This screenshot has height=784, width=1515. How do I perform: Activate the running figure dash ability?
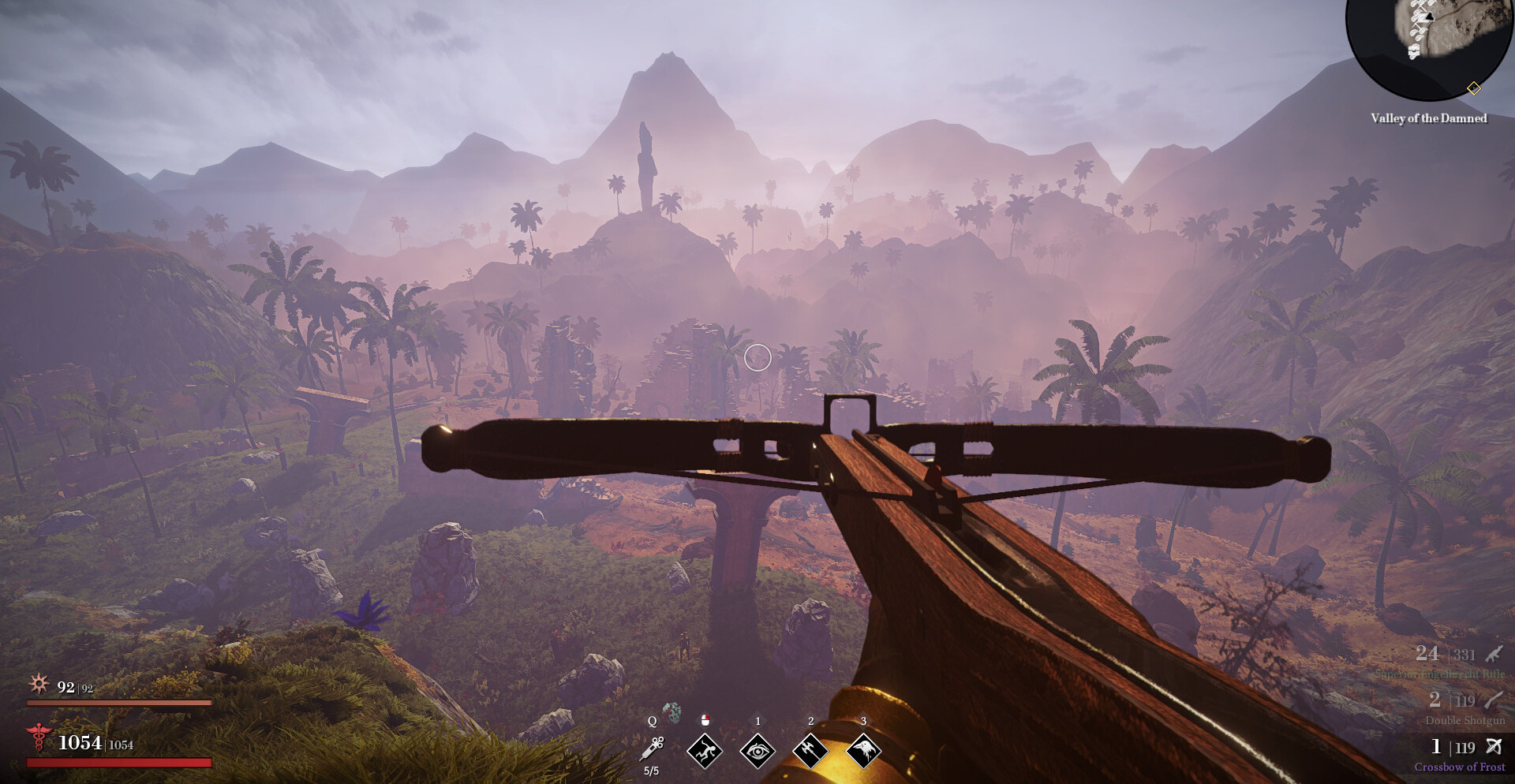pyautogui.click(x=705, y=750)
